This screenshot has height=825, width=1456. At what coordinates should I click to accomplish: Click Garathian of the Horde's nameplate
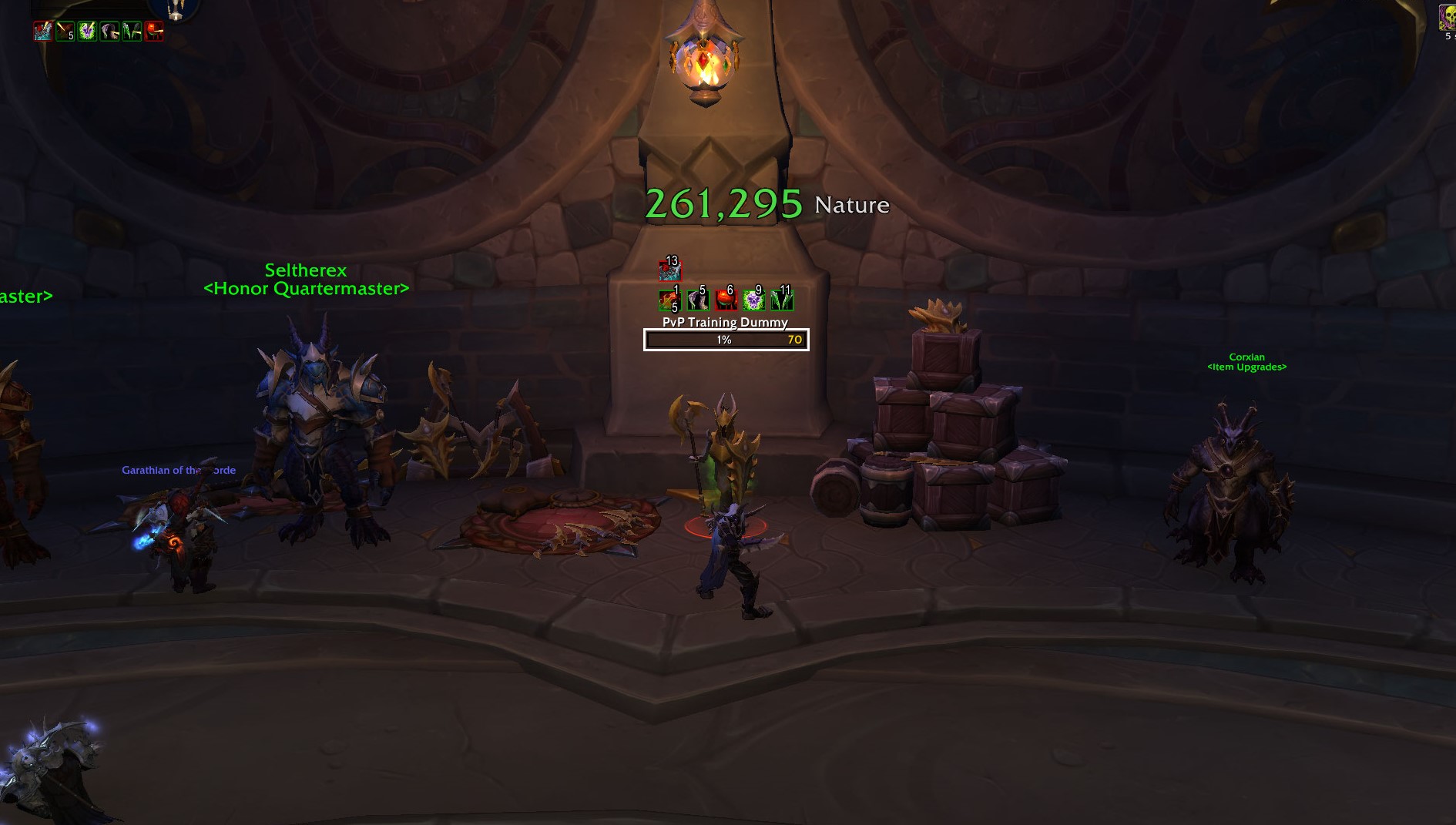coord(179,470)
